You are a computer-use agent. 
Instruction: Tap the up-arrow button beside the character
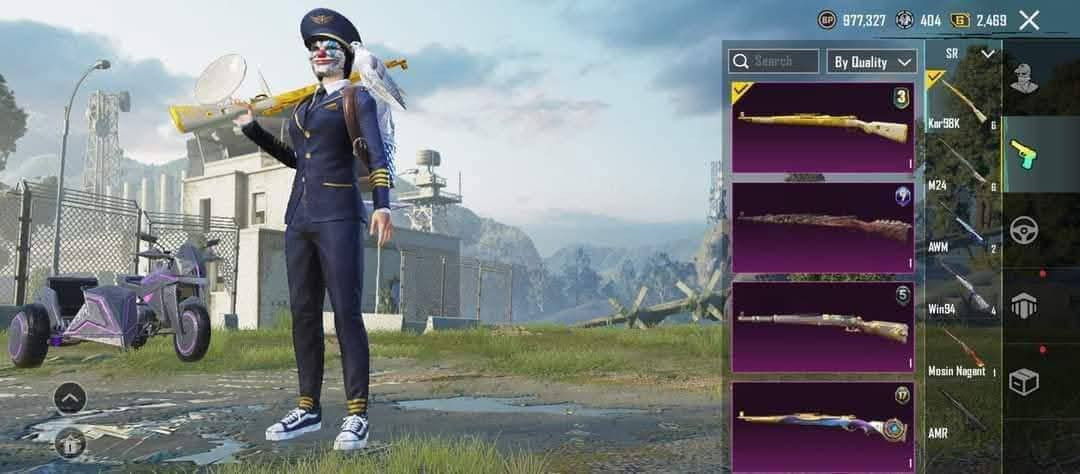(x=70, y=398)
